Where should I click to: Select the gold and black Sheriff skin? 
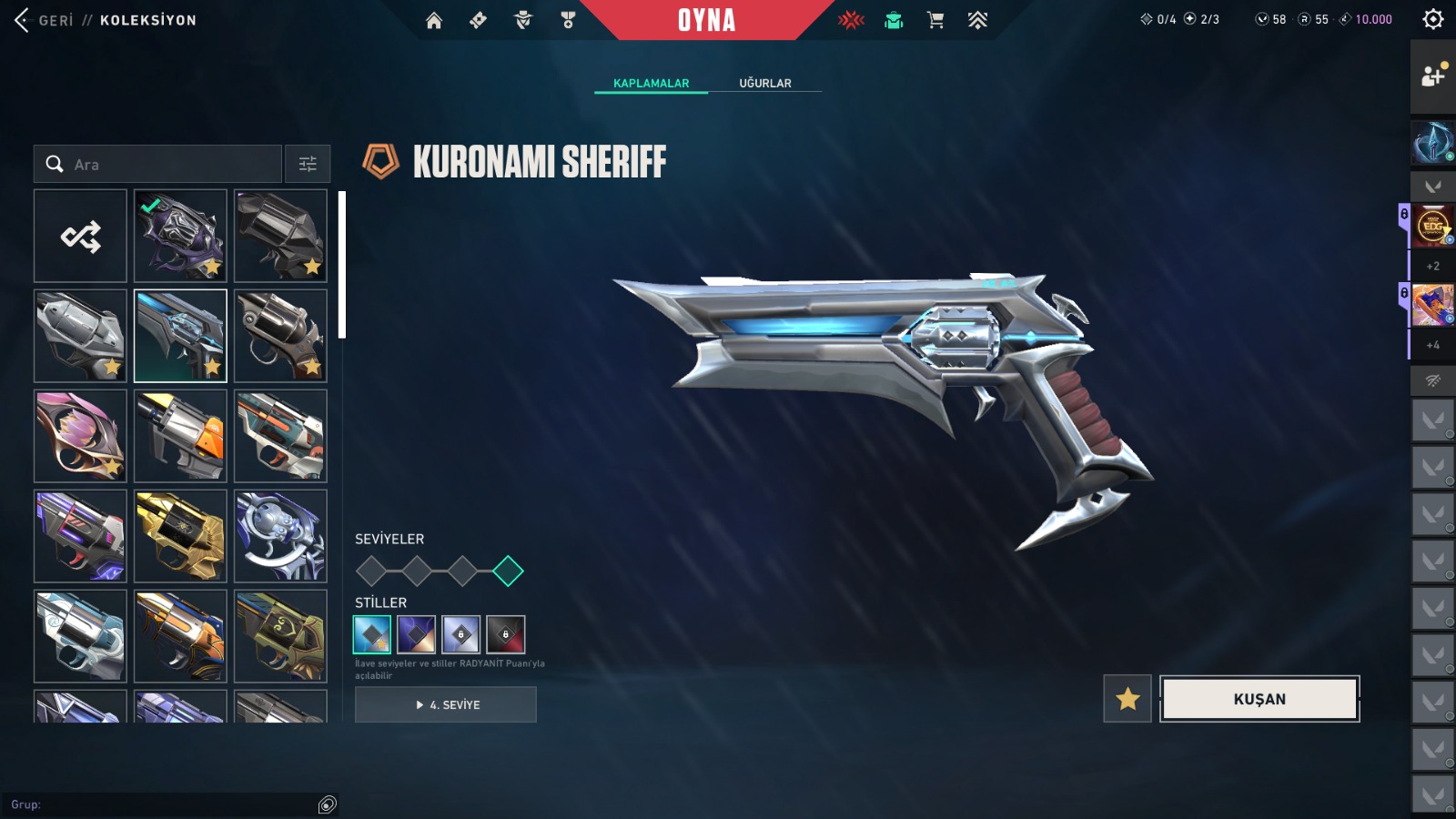(180, 536)
